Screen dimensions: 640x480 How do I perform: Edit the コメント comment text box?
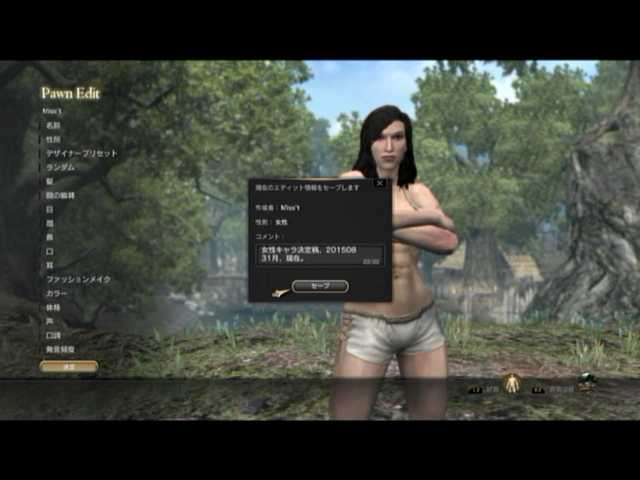319,255
